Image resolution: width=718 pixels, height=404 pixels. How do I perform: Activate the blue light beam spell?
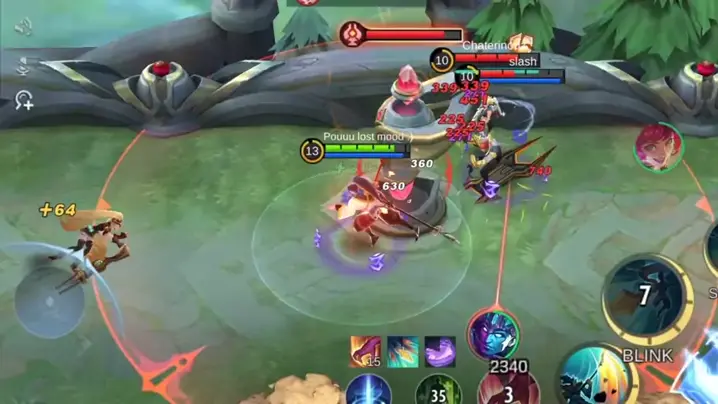[x=368, y=391]
